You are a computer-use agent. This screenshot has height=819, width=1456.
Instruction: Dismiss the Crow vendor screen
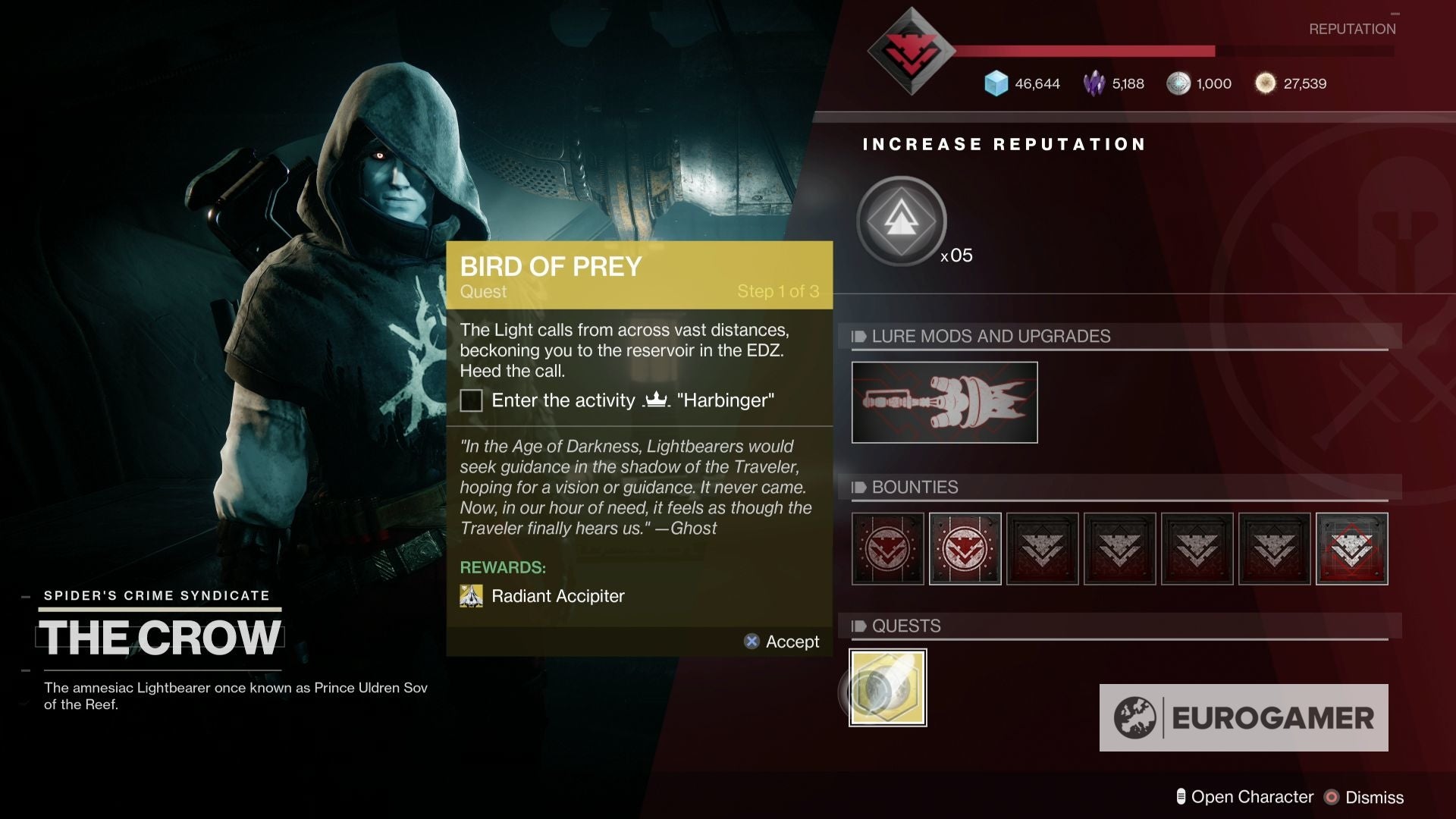[1376, 797]
